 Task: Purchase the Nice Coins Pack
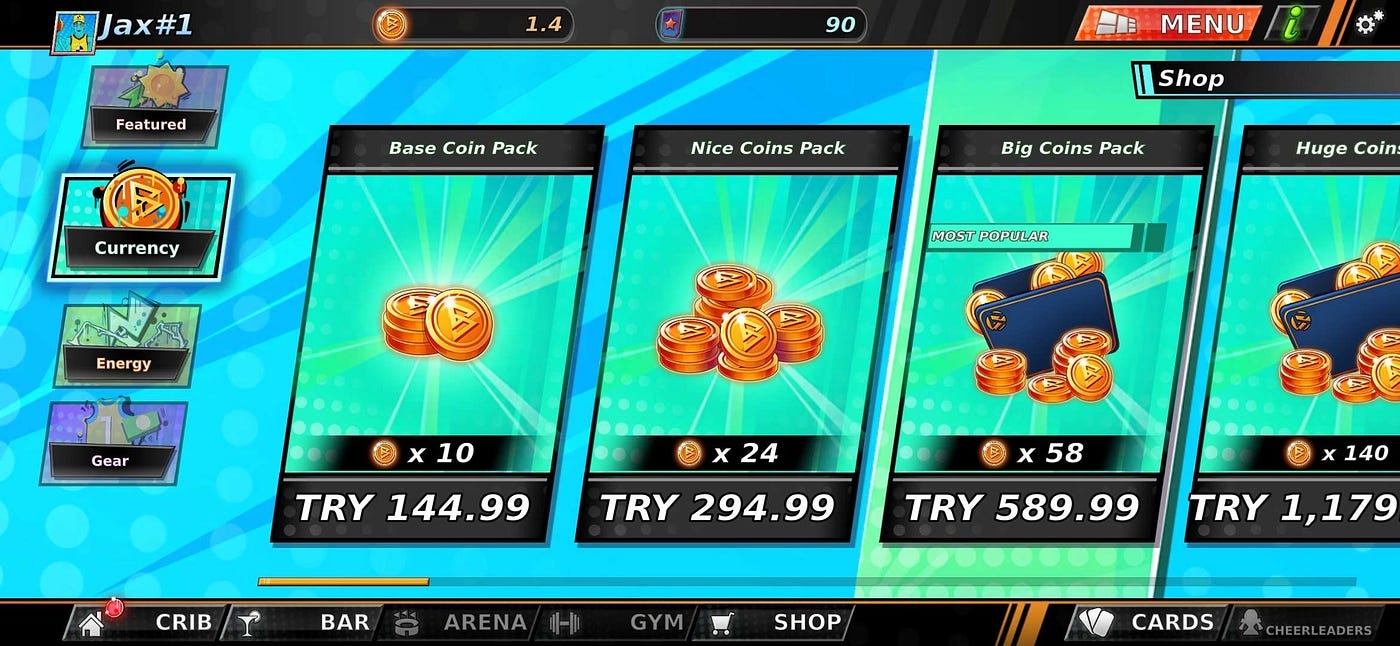[741, 335]
